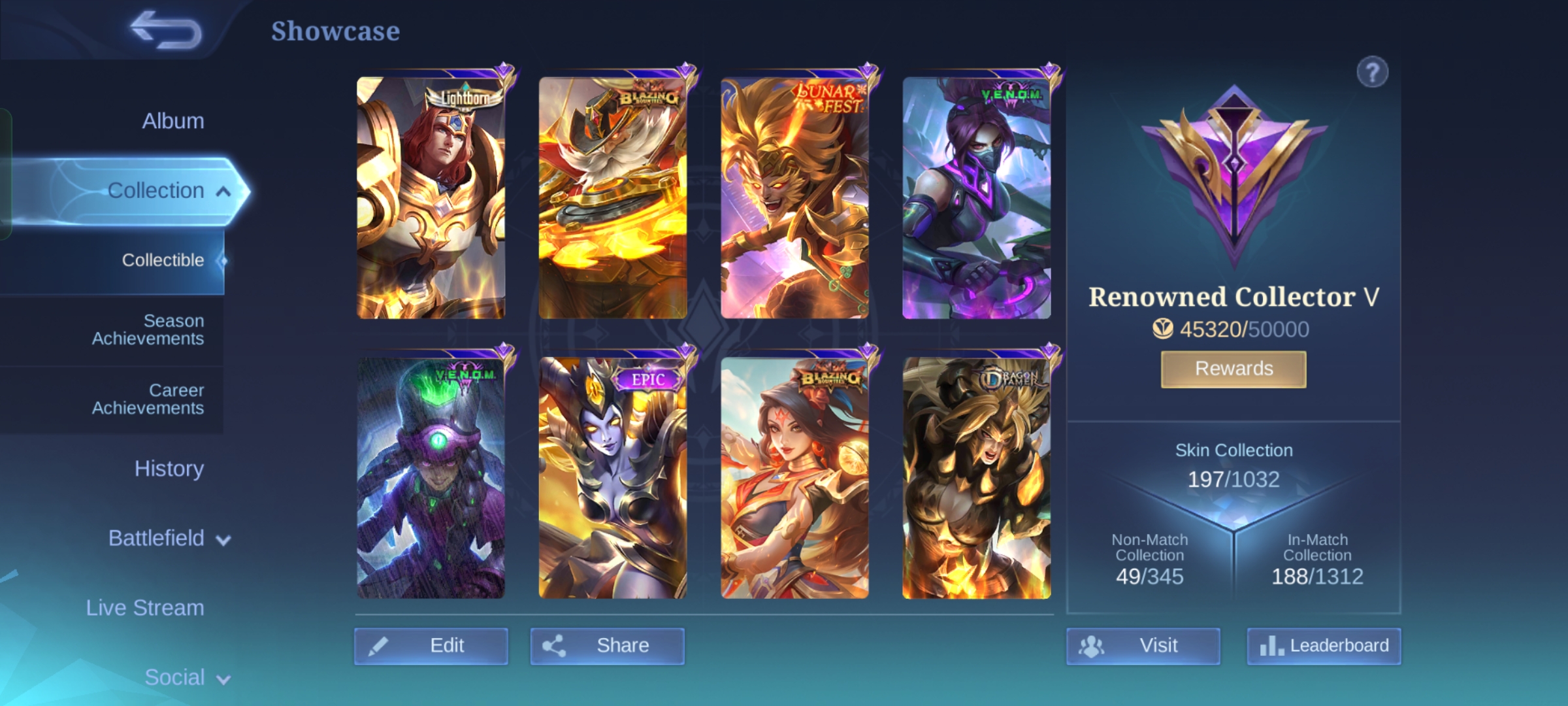Select the Epic skin card
This screenshot has width=1568, height=706.
tap(613, 478)
